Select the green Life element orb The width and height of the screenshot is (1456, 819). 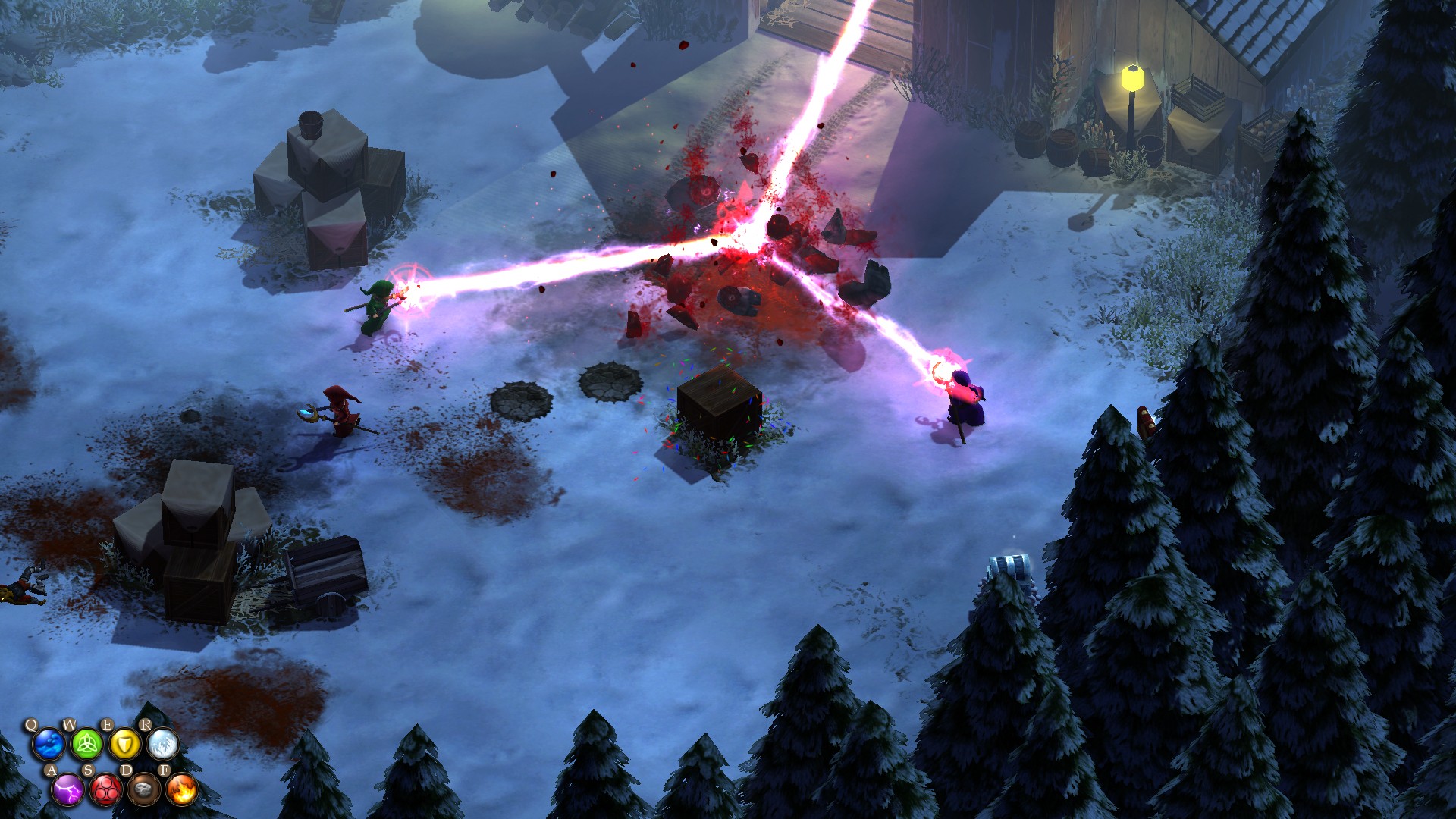tap(86, 745)
